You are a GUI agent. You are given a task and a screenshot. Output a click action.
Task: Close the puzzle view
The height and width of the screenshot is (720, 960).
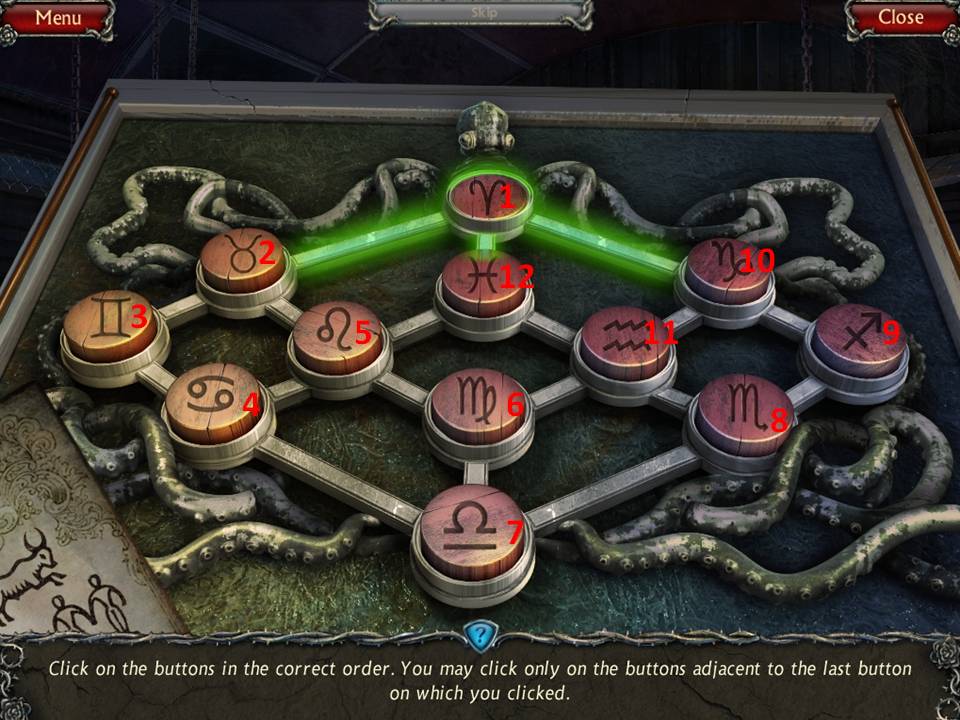pyautogui.click(x=900, y=17)
